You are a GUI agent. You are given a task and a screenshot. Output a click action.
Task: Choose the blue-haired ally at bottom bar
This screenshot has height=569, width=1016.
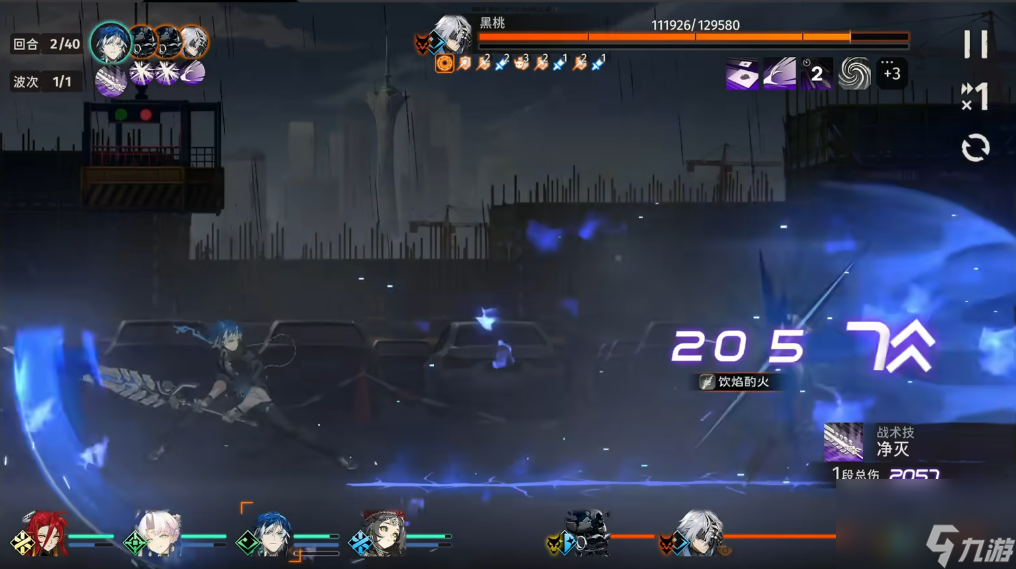(270, 533)
